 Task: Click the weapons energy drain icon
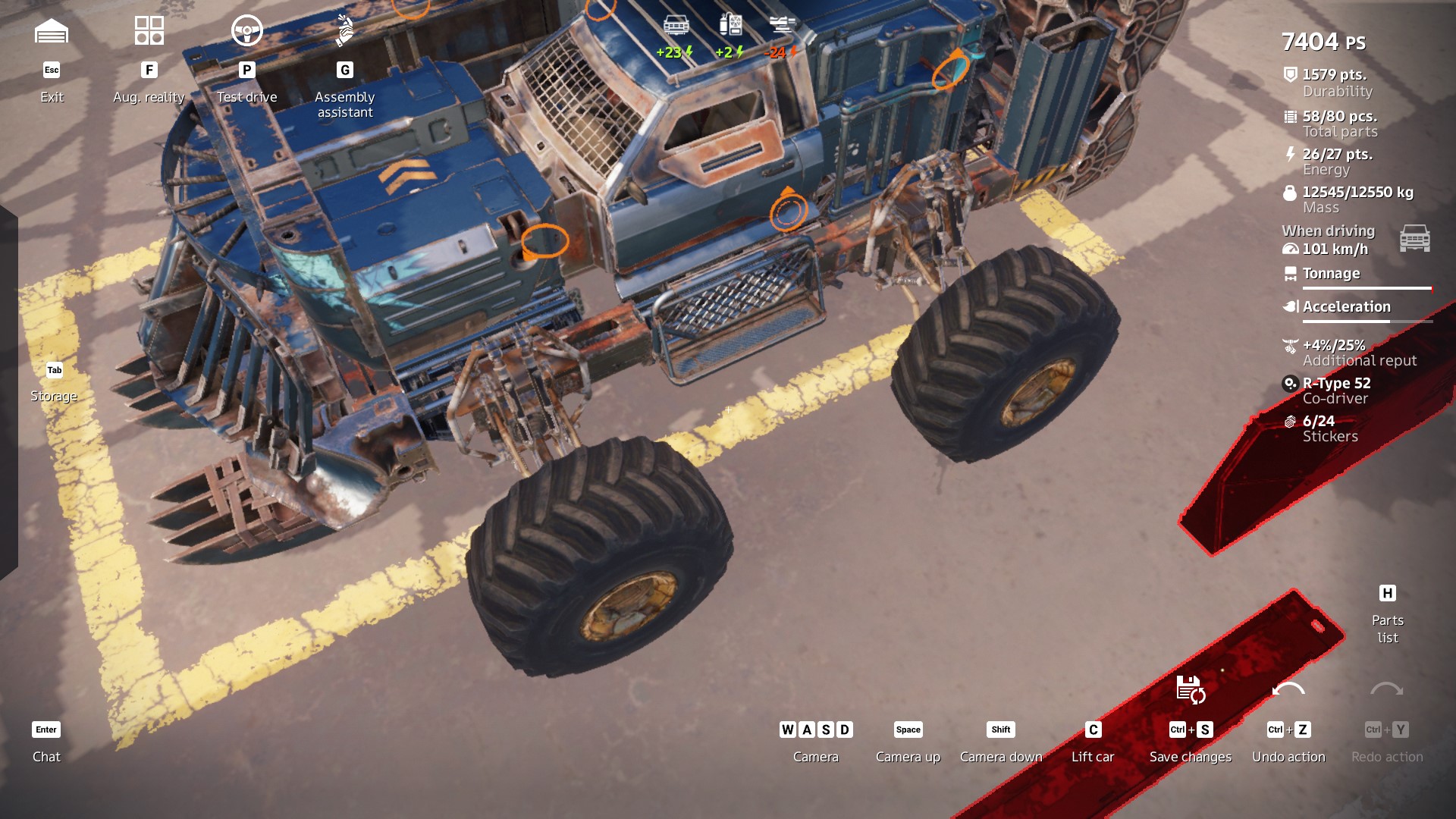(782, 26)
